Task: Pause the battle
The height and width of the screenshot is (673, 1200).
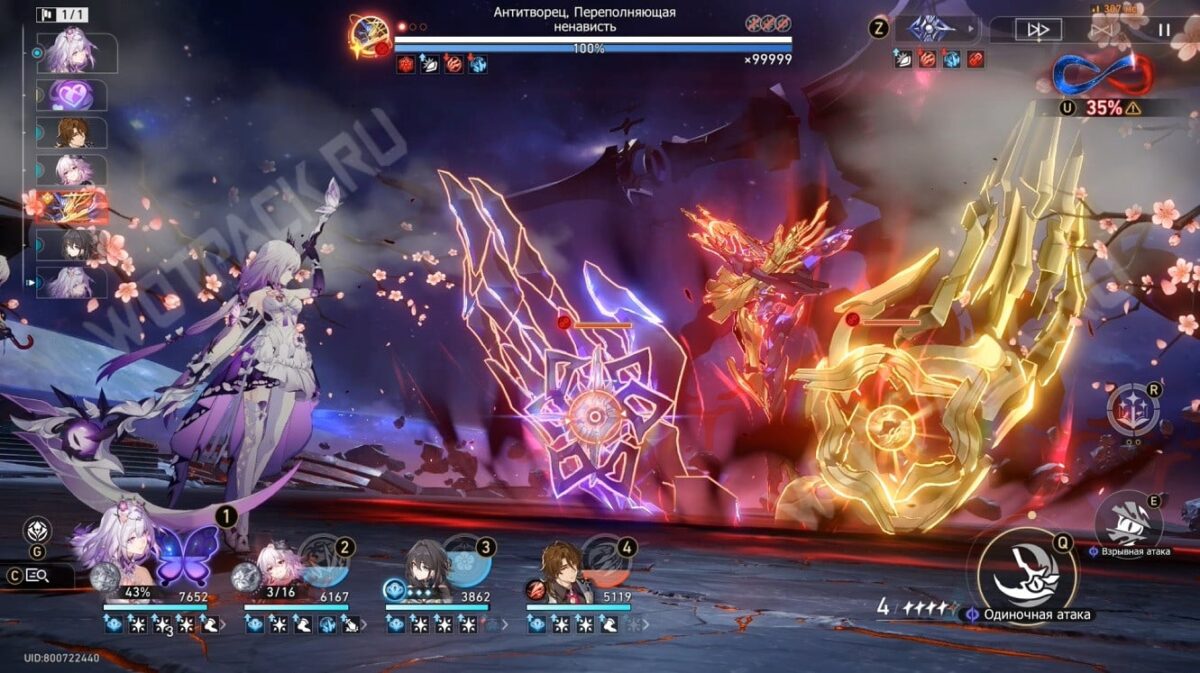Action: pos(1163,30)
